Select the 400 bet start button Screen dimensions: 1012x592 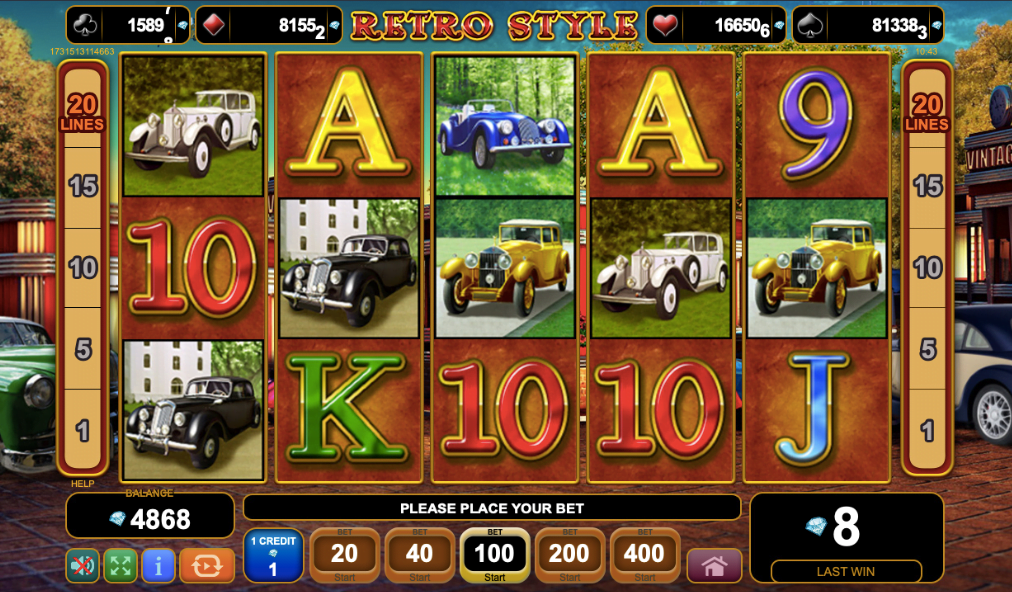[x=644, y=555]
